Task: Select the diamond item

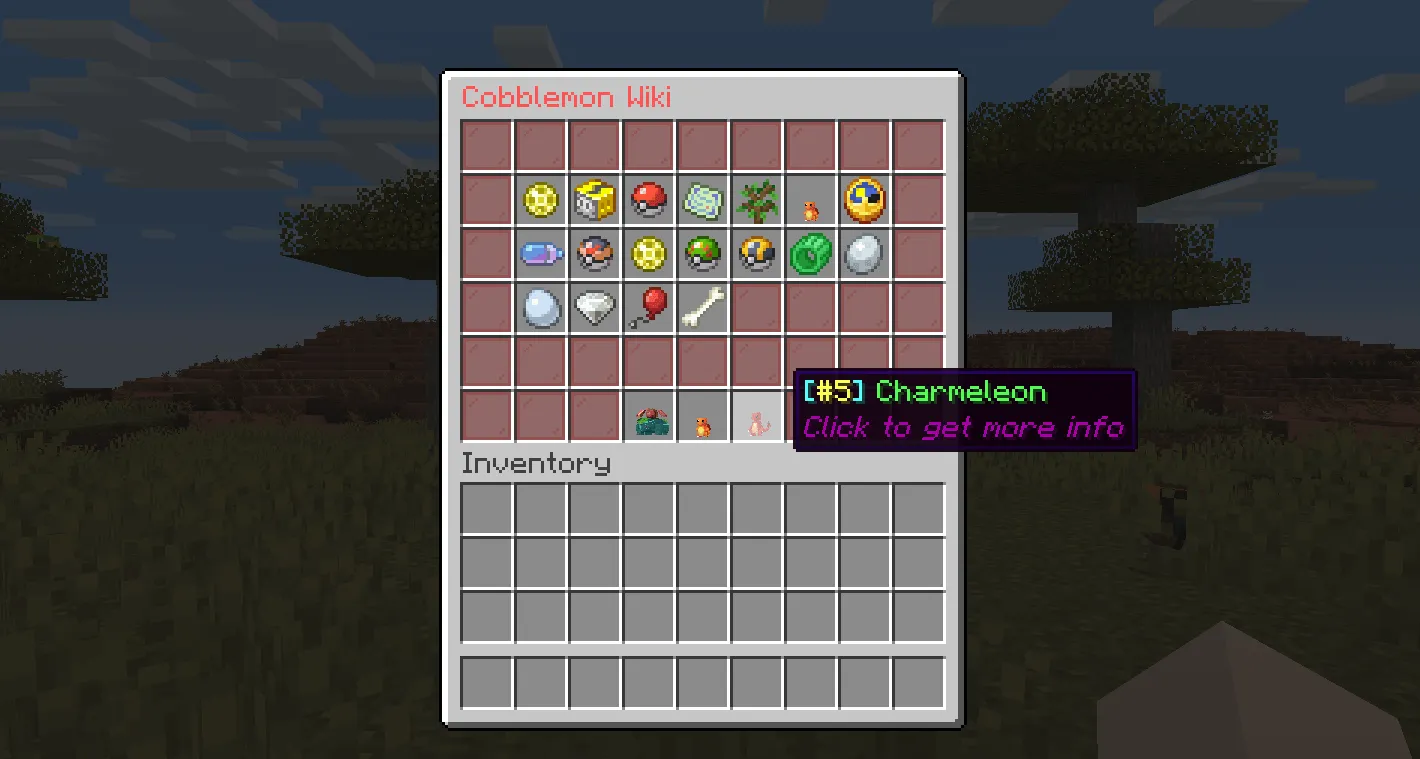Action: click(x=594, y=307)
